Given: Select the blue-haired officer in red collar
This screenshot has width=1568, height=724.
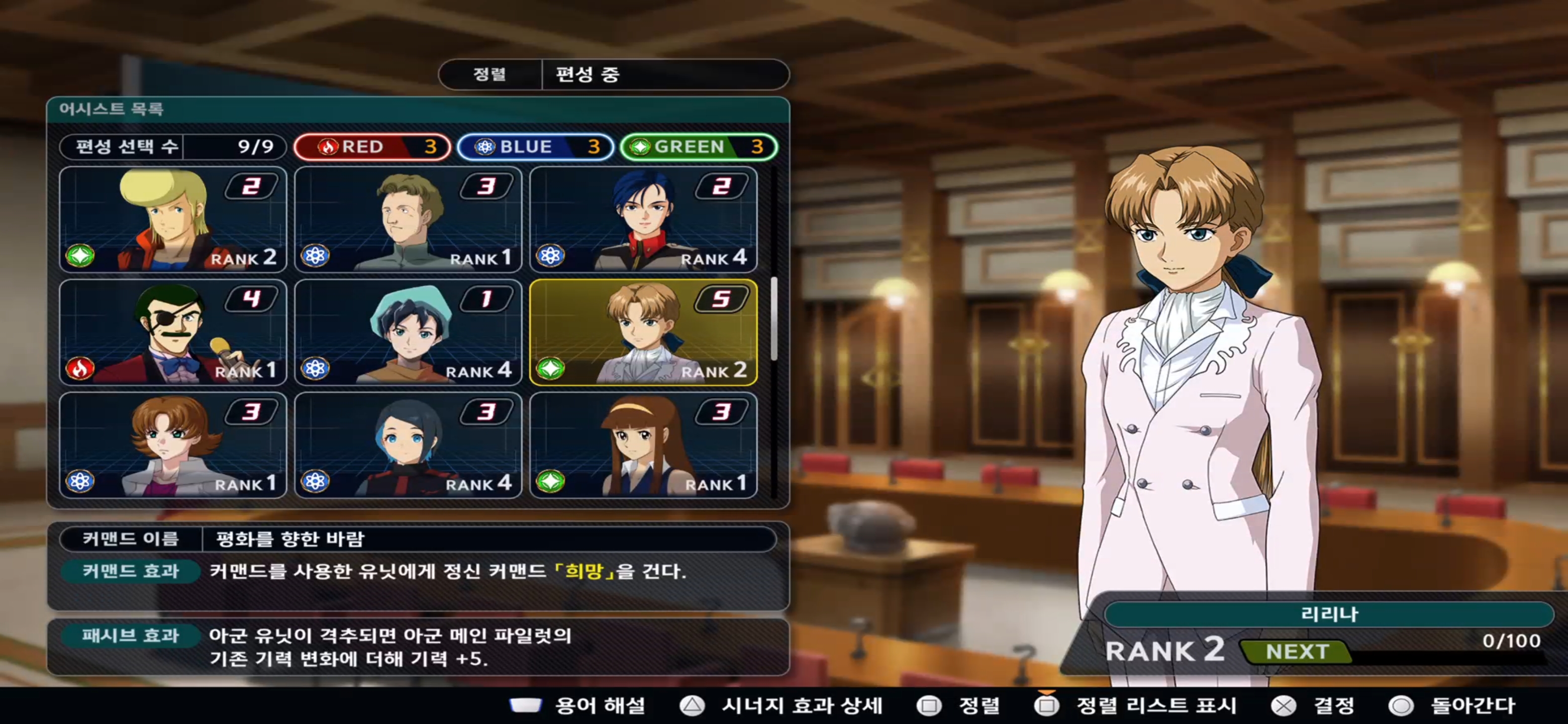Looking at the screenshot, I should point(643,219).
